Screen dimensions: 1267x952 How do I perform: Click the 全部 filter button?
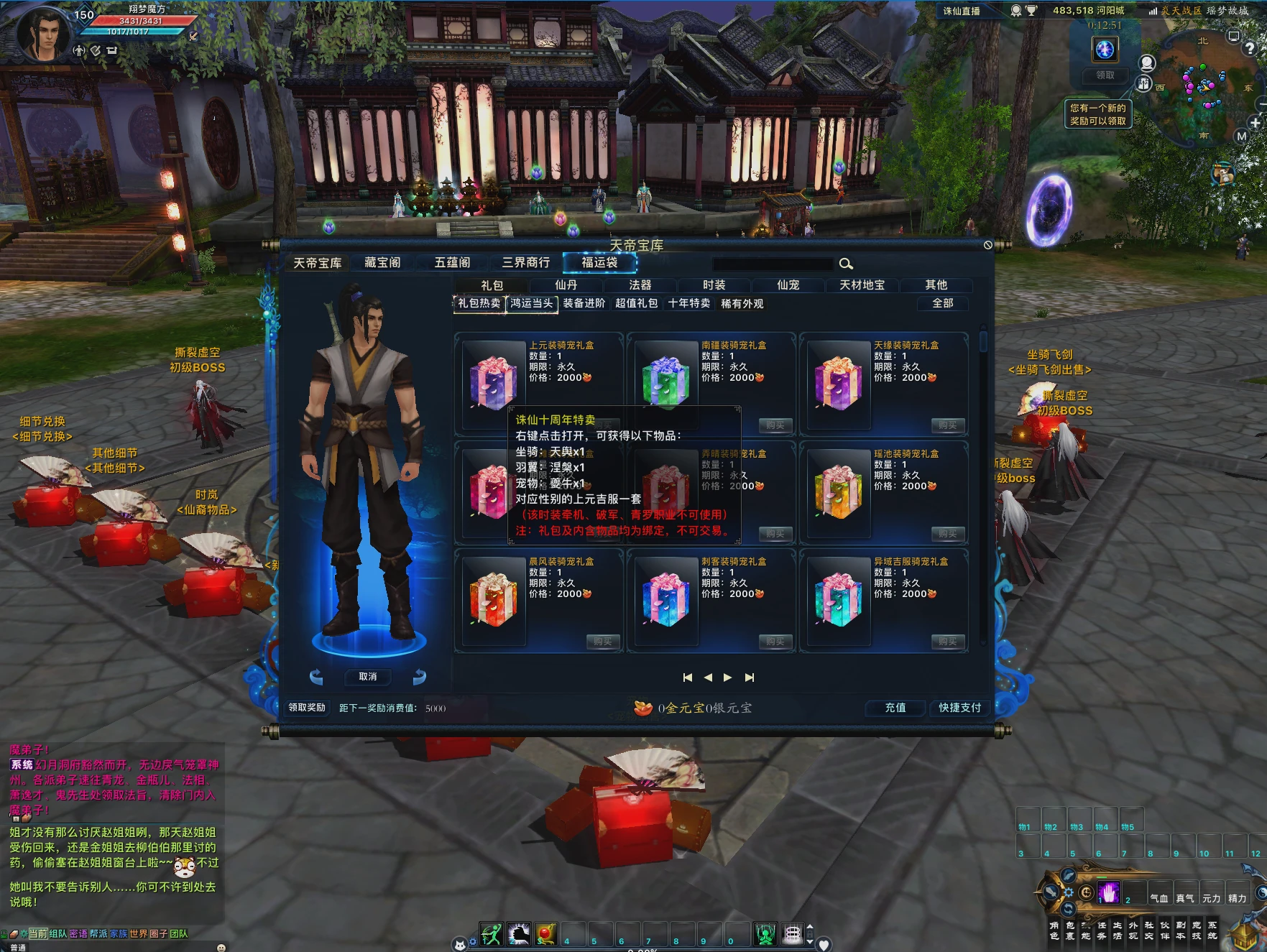(x=942, y=304)
